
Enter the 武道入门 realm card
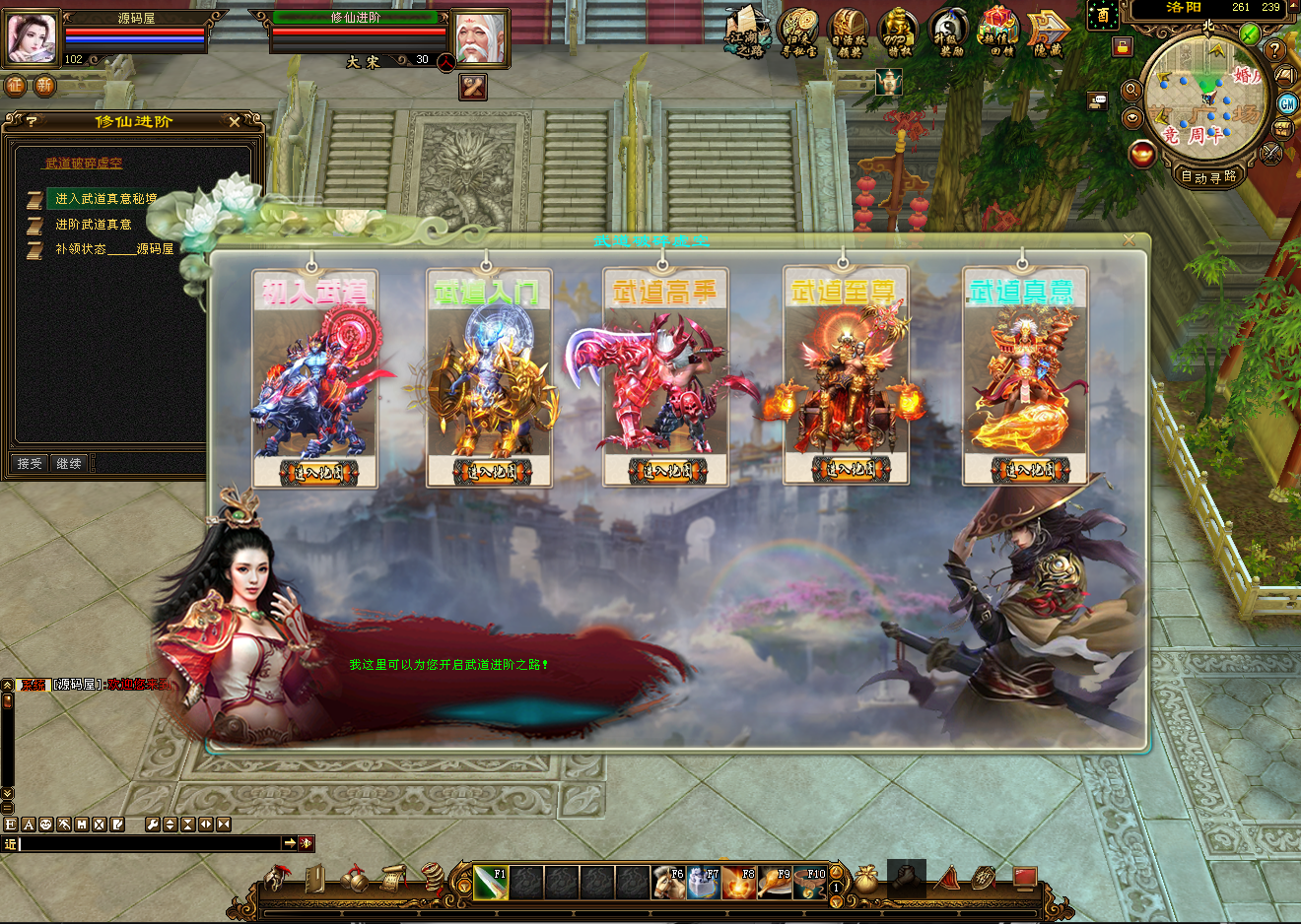tap(490, 472)
